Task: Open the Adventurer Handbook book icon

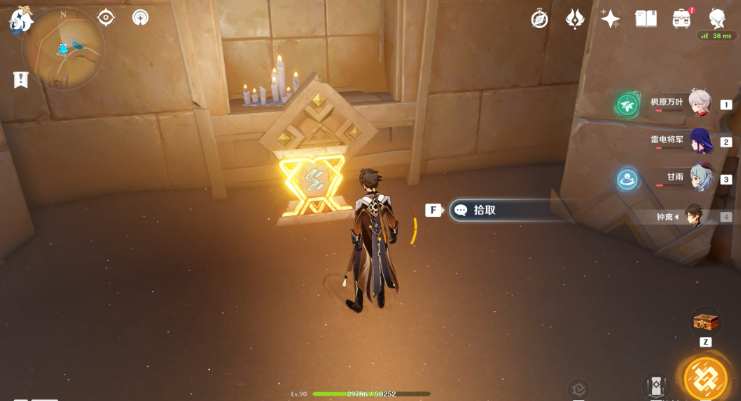Action: [646, 19]
